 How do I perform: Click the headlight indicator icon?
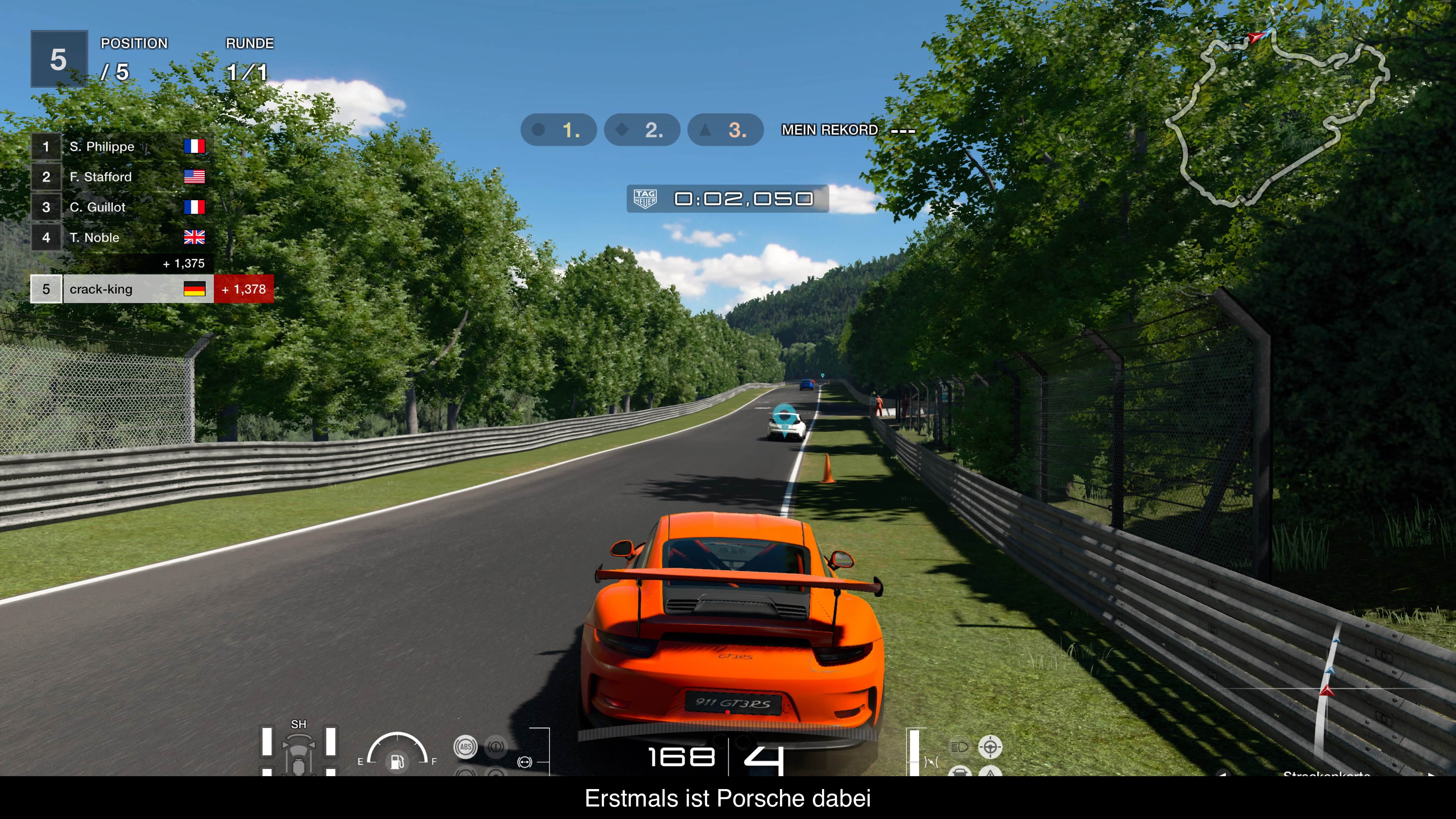click(x=960, y=747)
